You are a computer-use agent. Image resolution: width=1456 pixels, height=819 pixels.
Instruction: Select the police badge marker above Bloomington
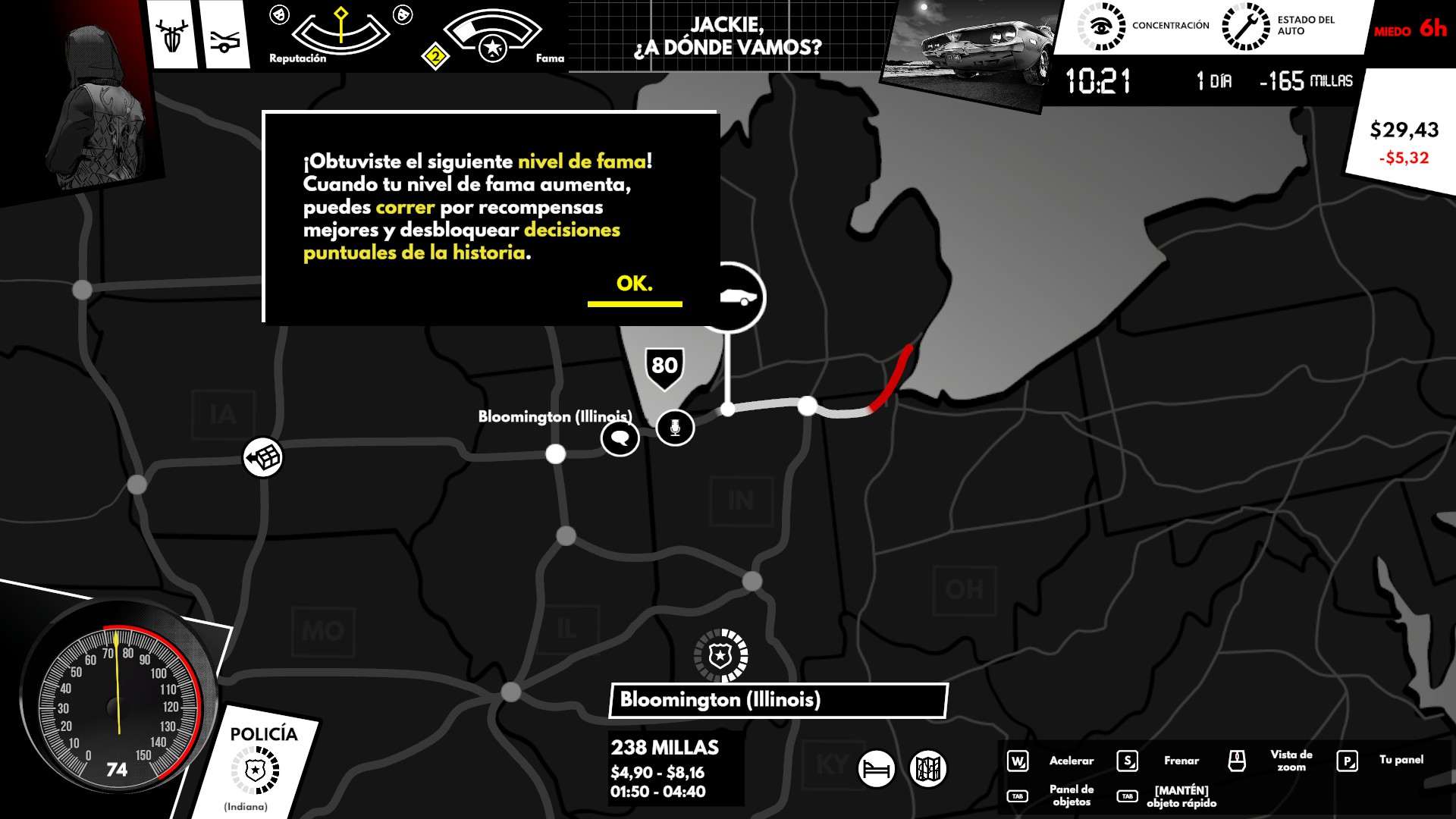720,655
